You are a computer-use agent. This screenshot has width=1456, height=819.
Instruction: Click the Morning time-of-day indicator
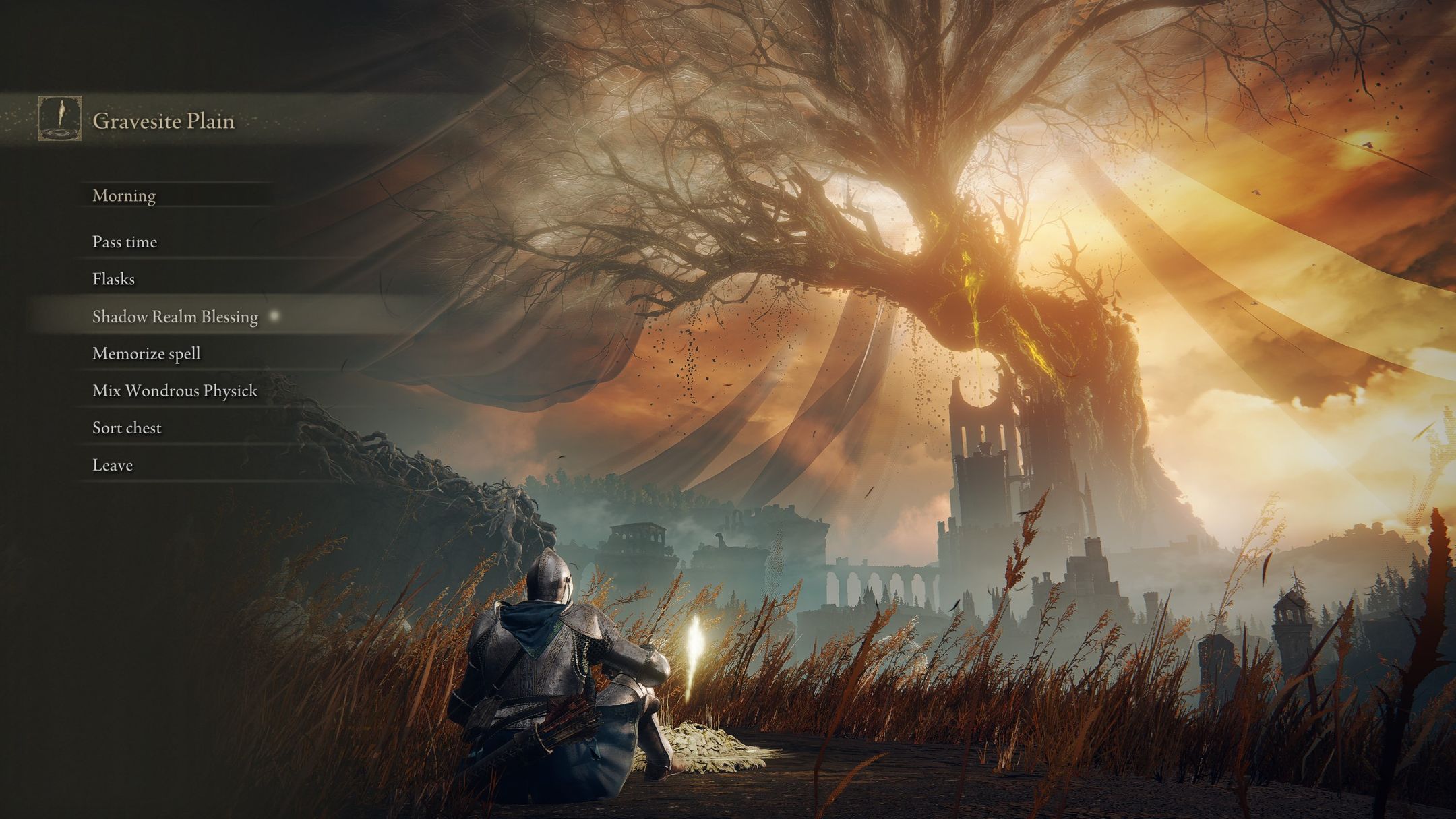[x=123, y=195]
